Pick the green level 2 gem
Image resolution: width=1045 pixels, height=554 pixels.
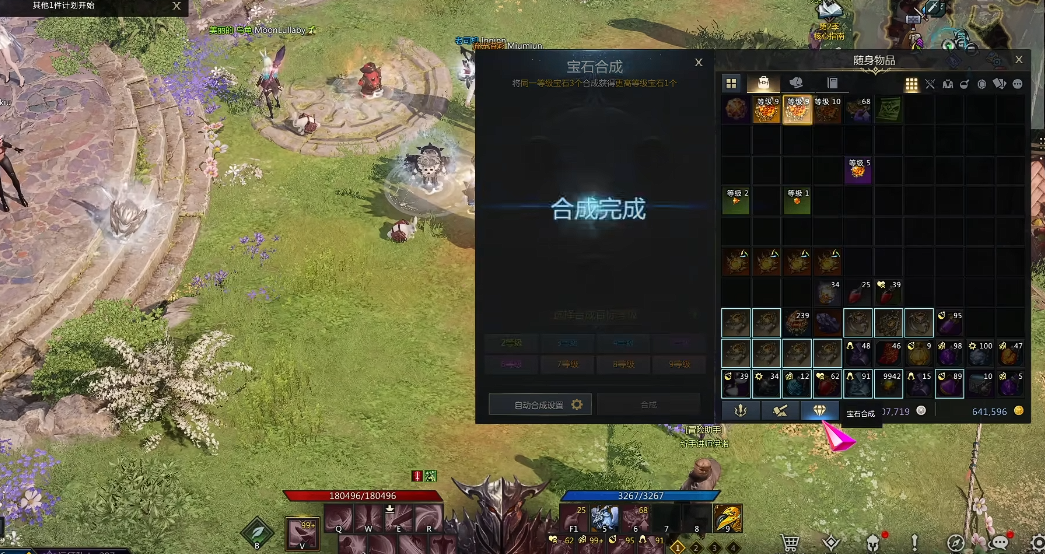click(x=737, y=200)
